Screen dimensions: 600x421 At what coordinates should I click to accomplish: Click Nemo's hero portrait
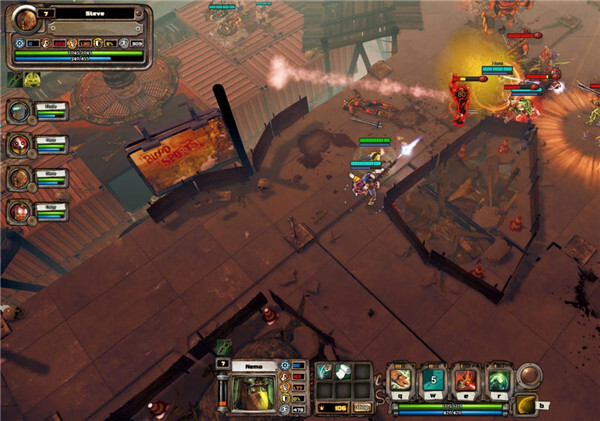coord(250,391)
